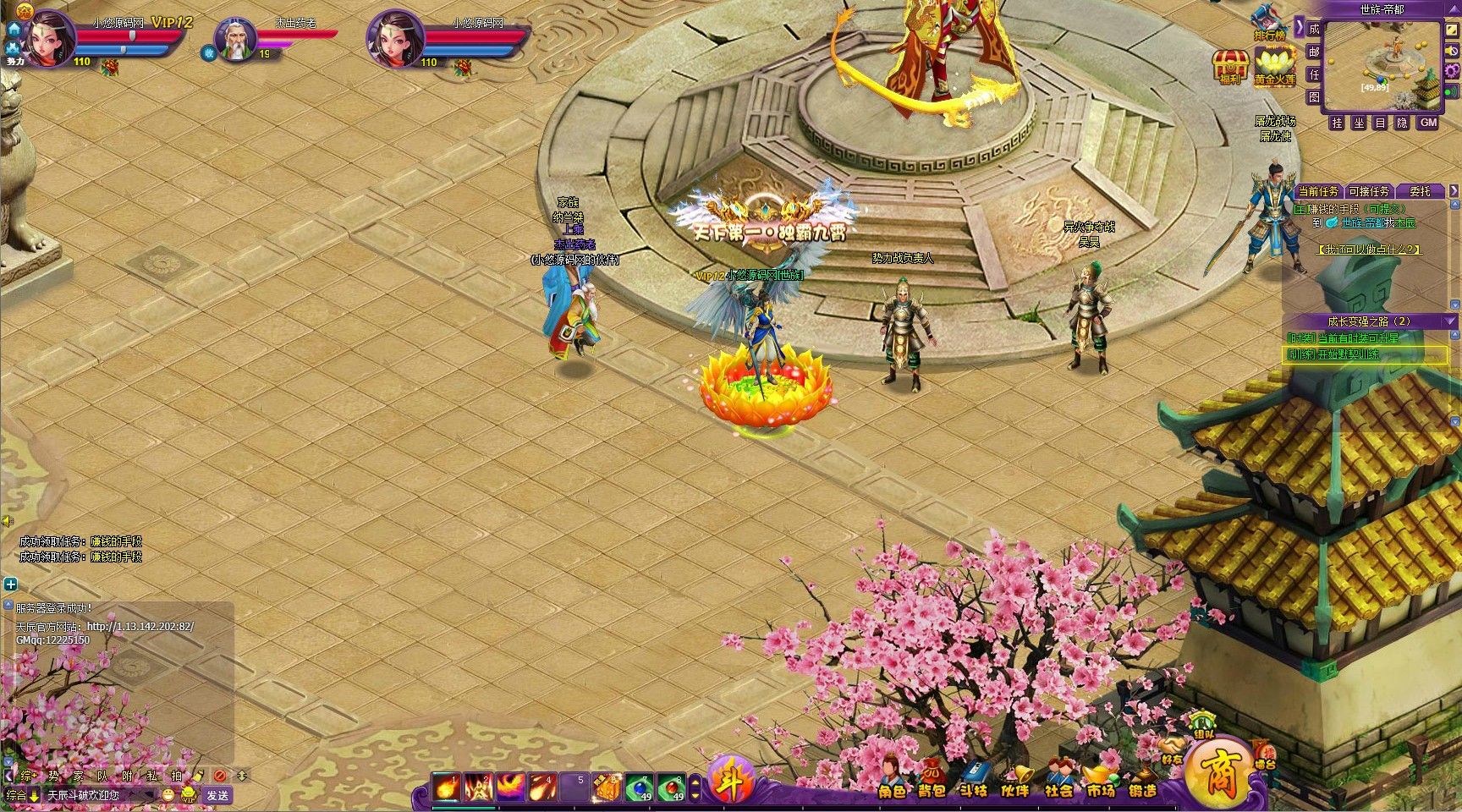The width and height of the screenshot is (1462, 812).
Task: Click the 世族·帝都 minimap
Action: click(x=1382, y=64)
